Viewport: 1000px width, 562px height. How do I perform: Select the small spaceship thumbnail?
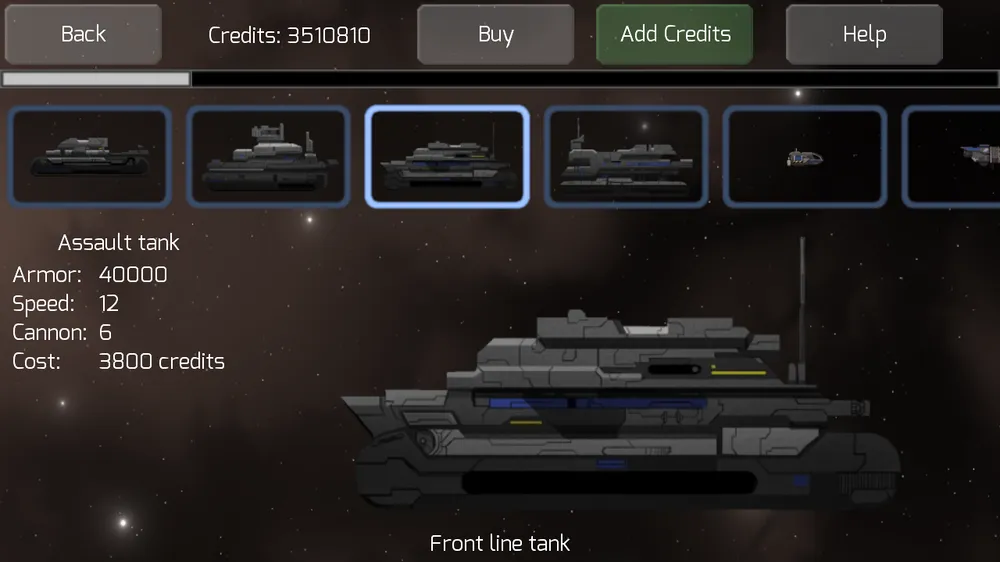click(x=805, y=156)
